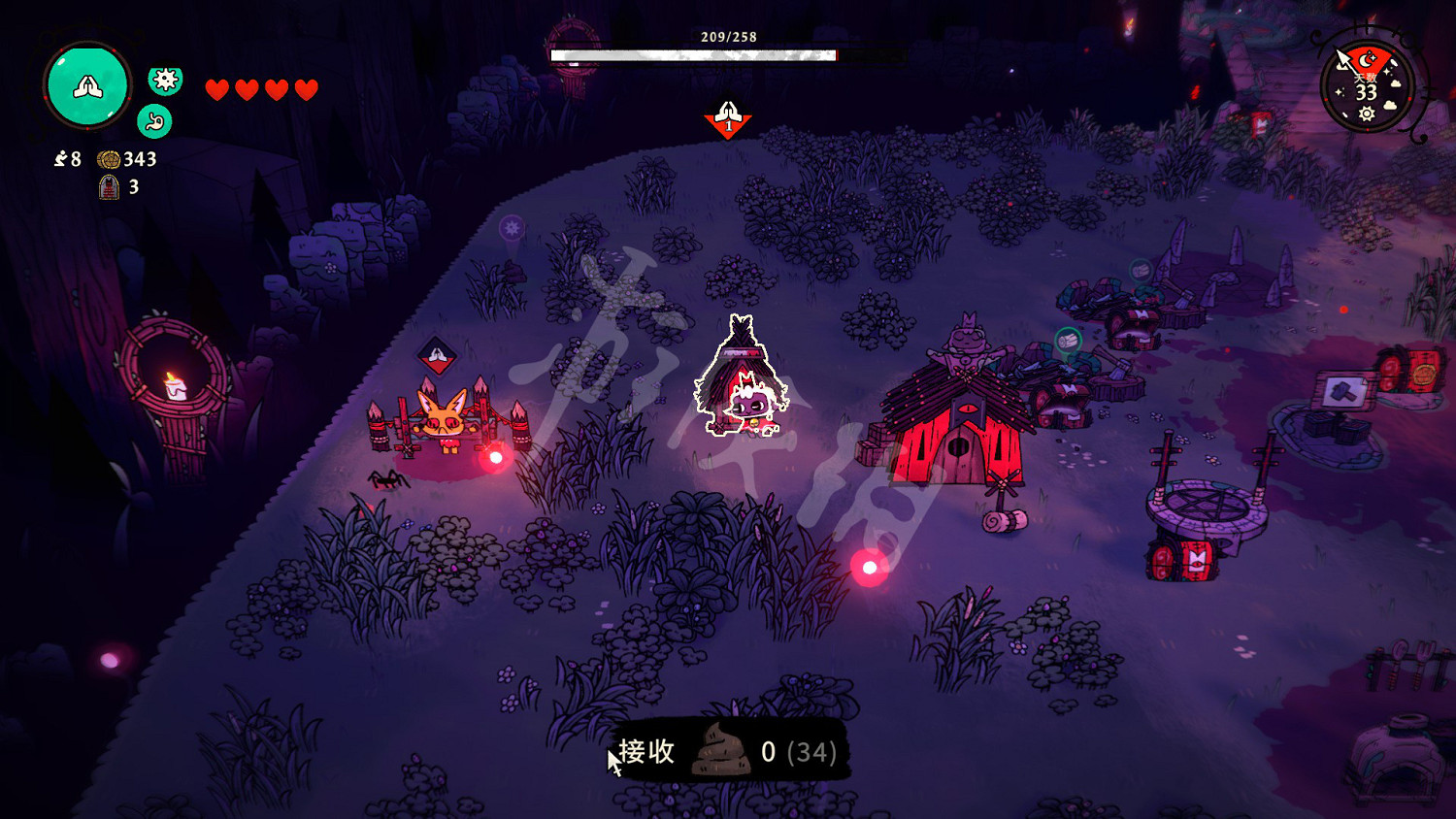
Task: Click the praying hands devotion orb
Action: [x=86, y=86]
